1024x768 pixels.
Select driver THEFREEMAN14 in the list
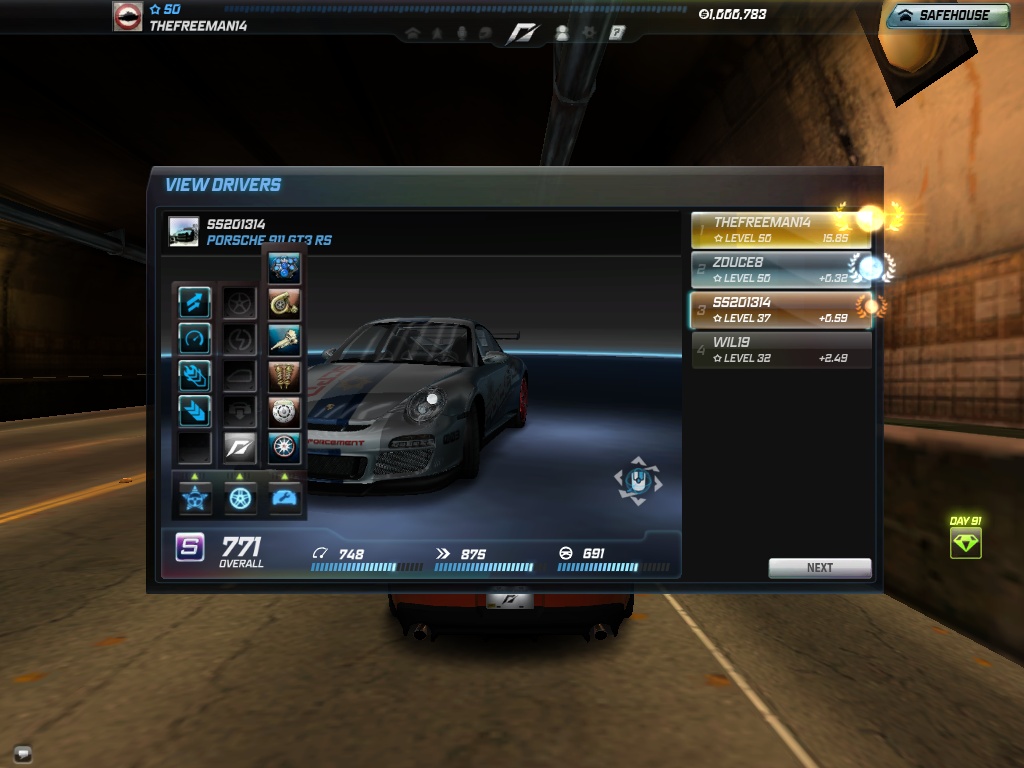pyautogui.click(x=780, y=230)
